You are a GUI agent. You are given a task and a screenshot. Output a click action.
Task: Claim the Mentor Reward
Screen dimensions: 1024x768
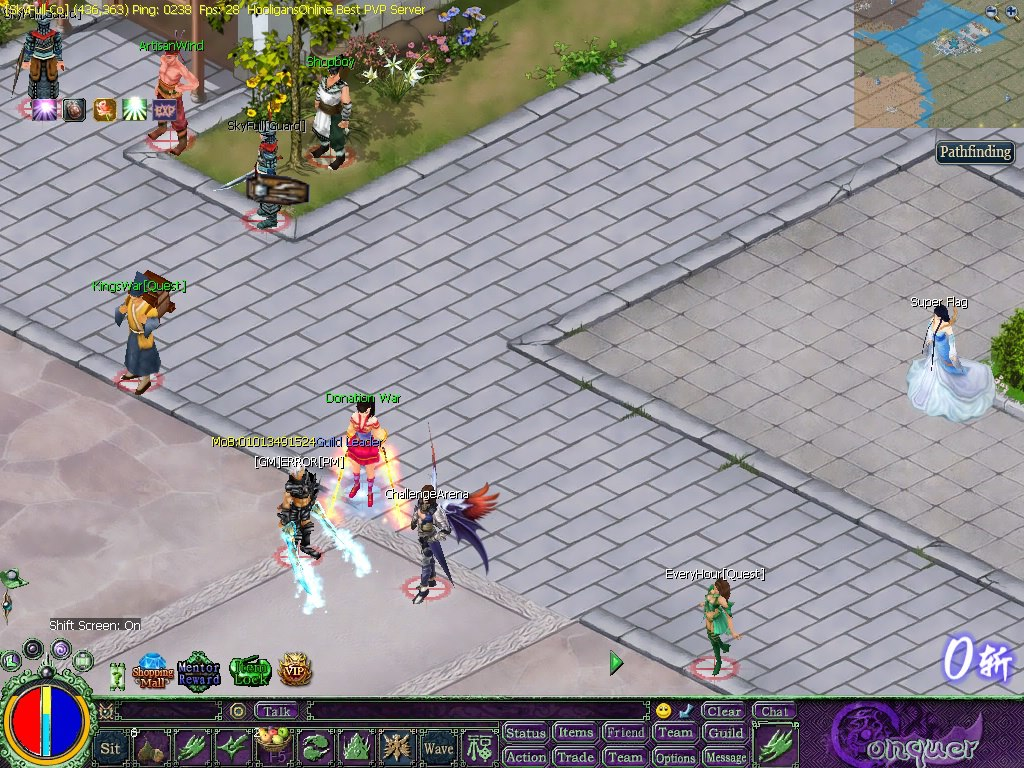(198, 671)
